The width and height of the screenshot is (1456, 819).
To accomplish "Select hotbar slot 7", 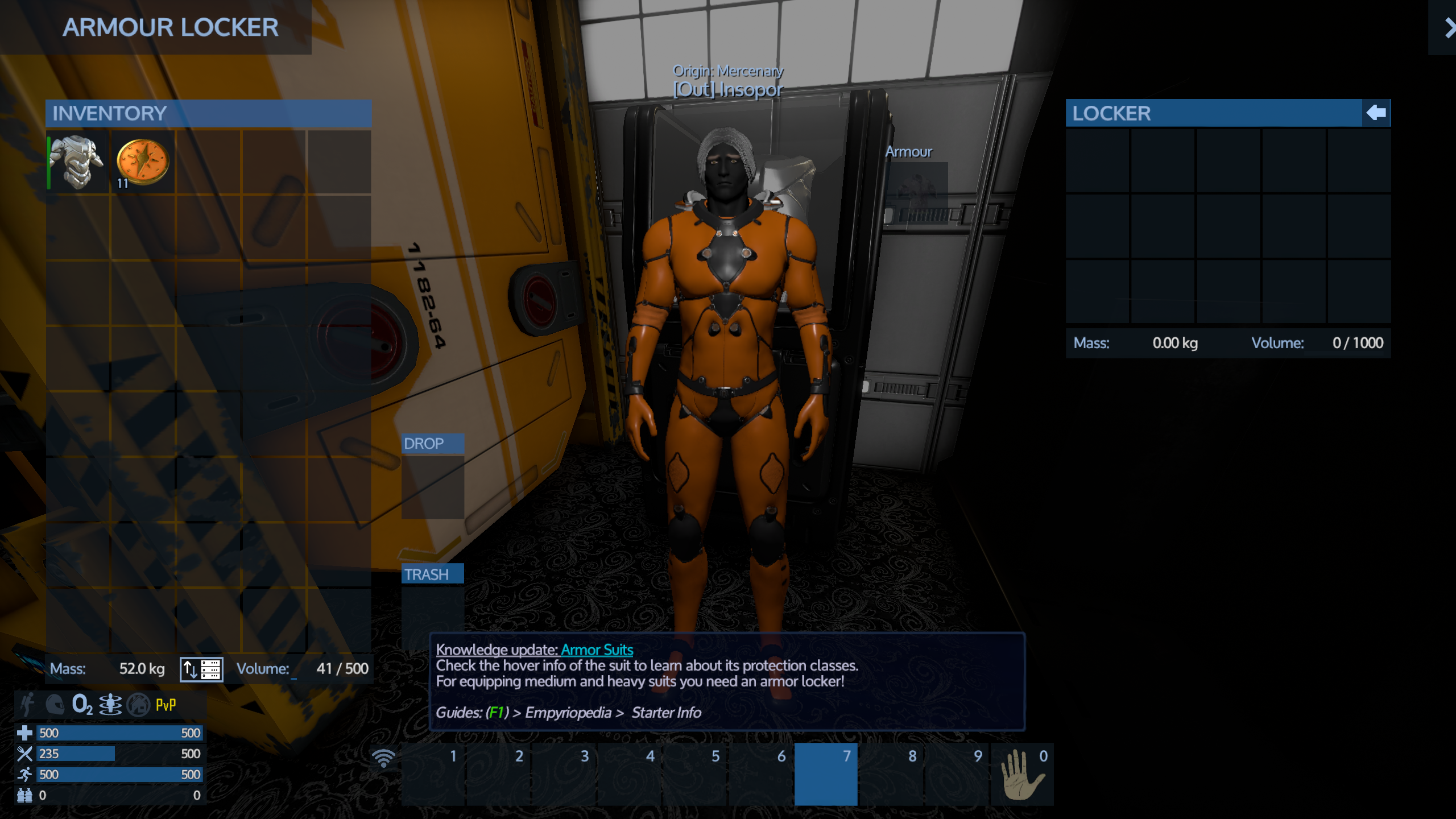I will [x=825, y=774].
